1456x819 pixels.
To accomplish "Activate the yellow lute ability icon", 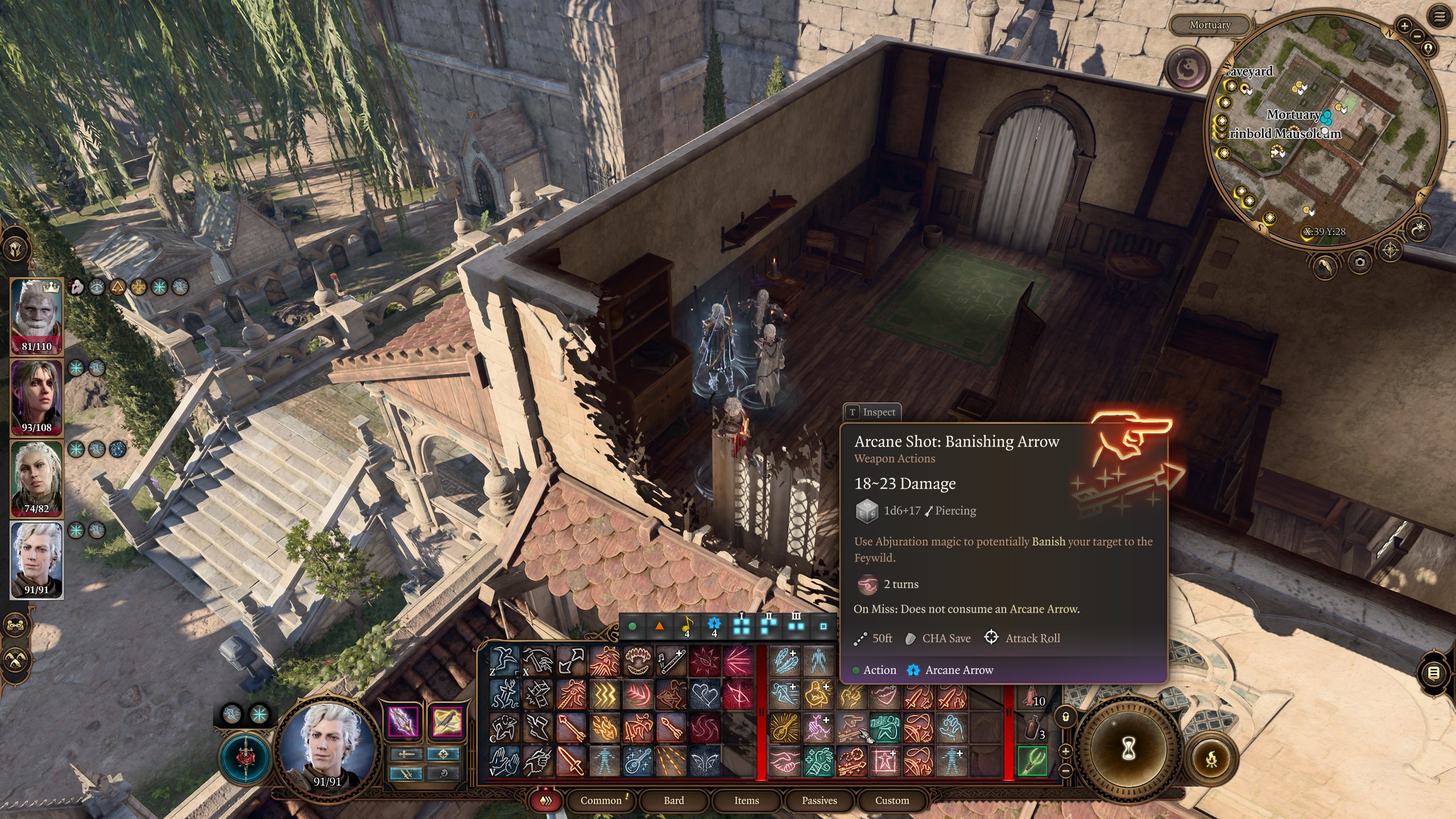I will coord(784,727).
